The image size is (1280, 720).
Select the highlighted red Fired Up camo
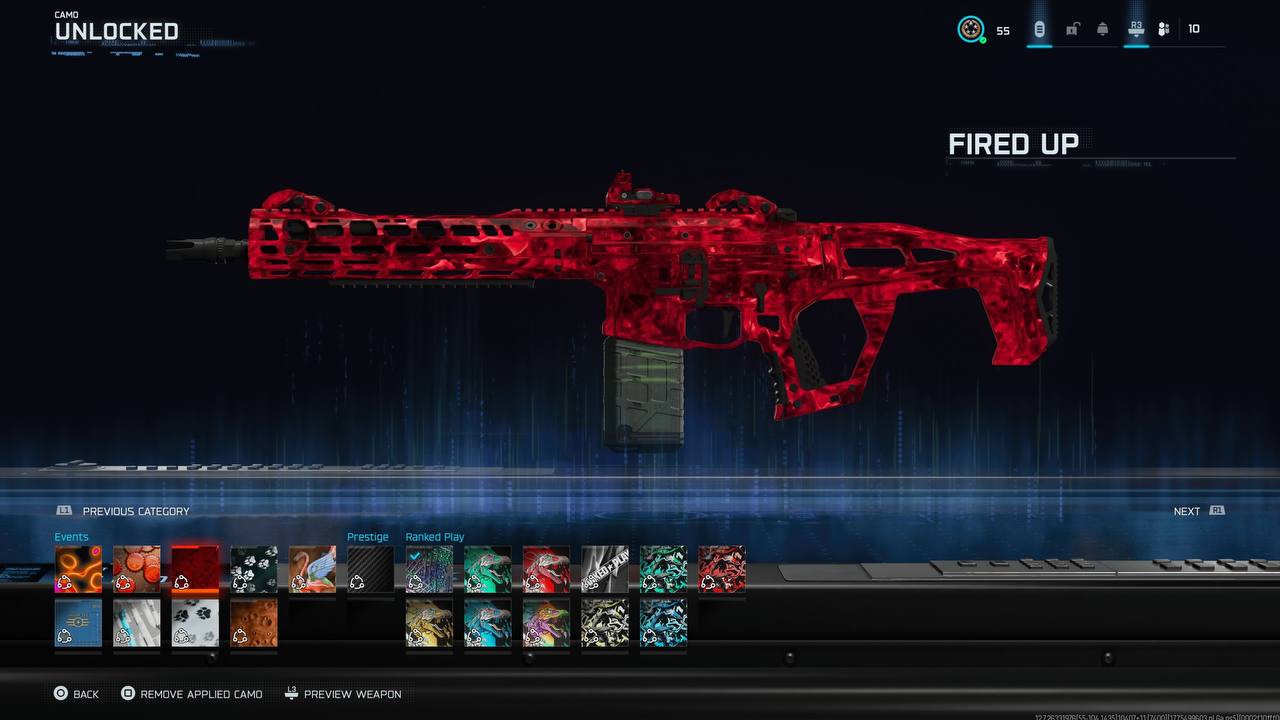(195, 569)
